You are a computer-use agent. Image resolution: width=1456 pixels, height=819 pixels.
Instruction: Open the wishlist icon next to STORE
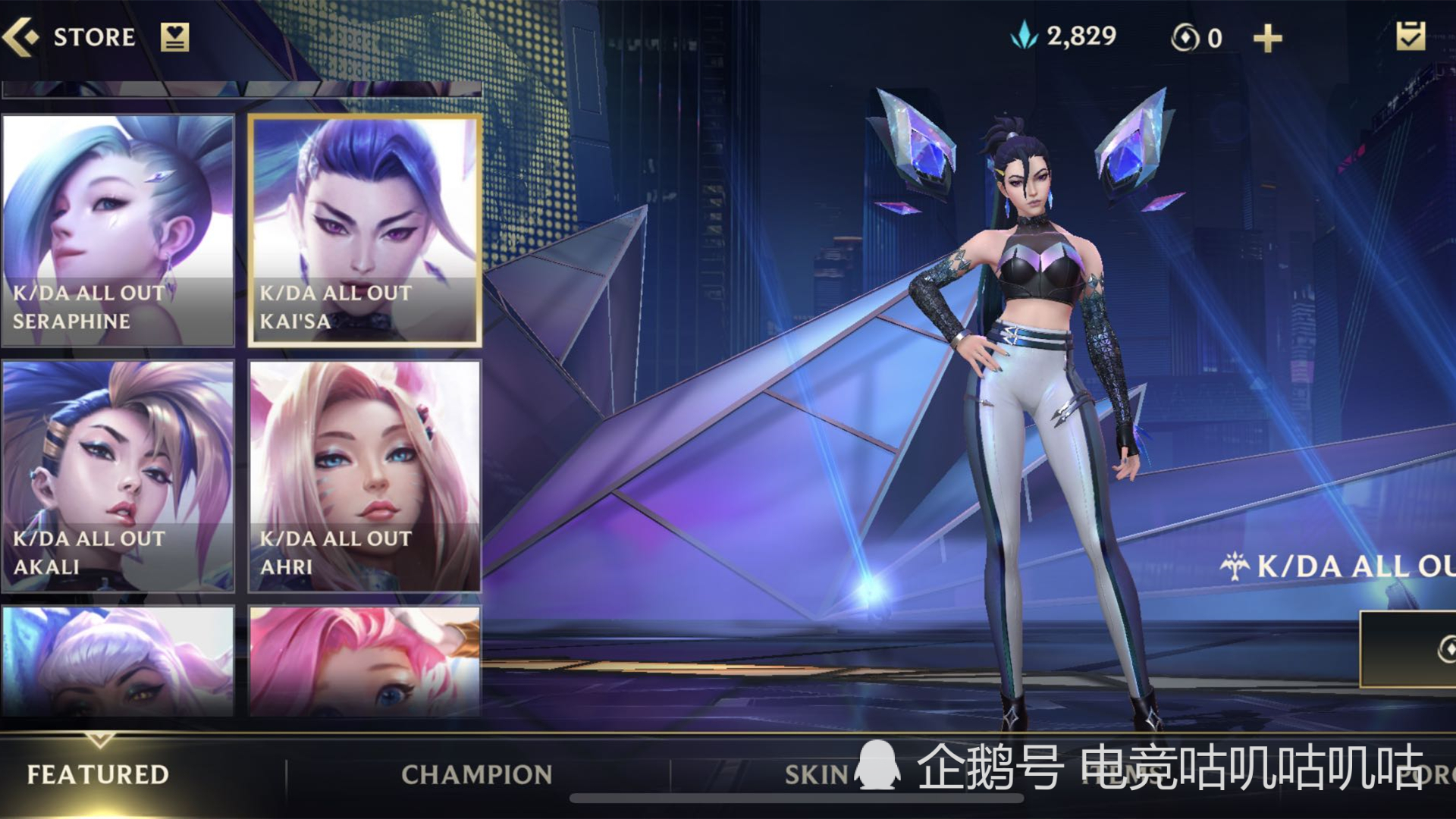[x=174, y=36]
